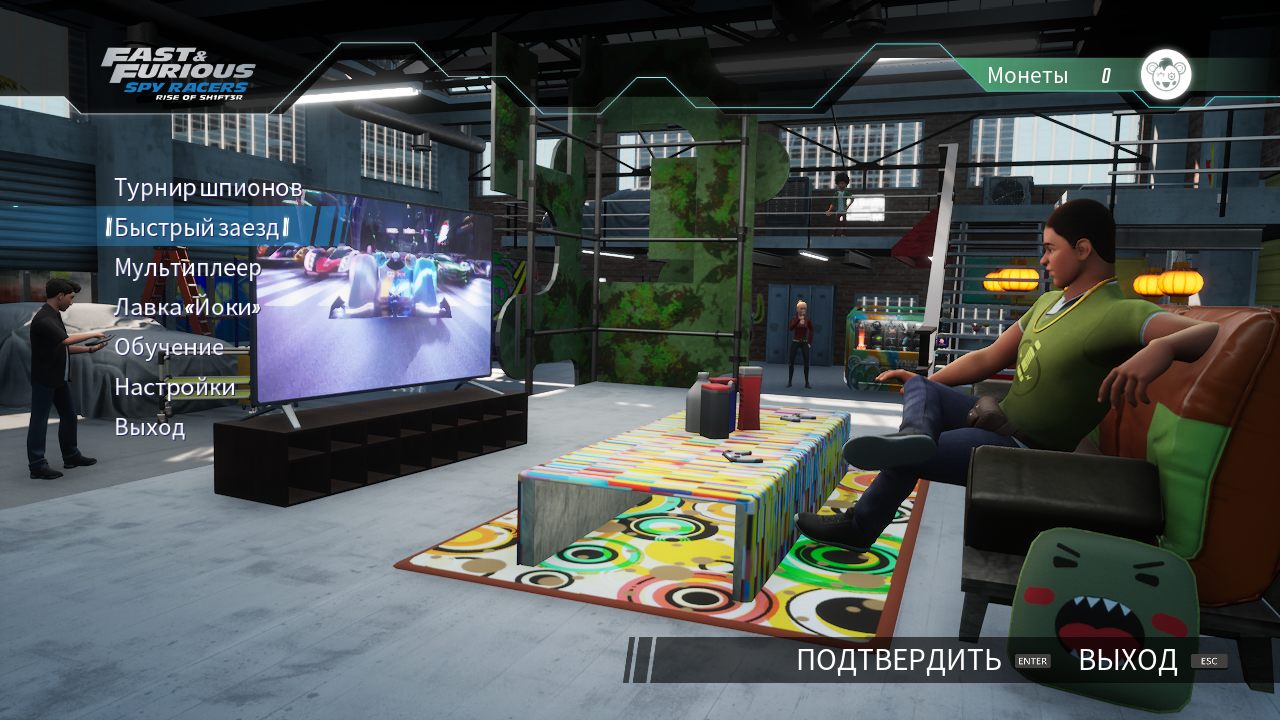
Task: Choose Мультиплеер from the main menu
Action: tap(190, 267)
